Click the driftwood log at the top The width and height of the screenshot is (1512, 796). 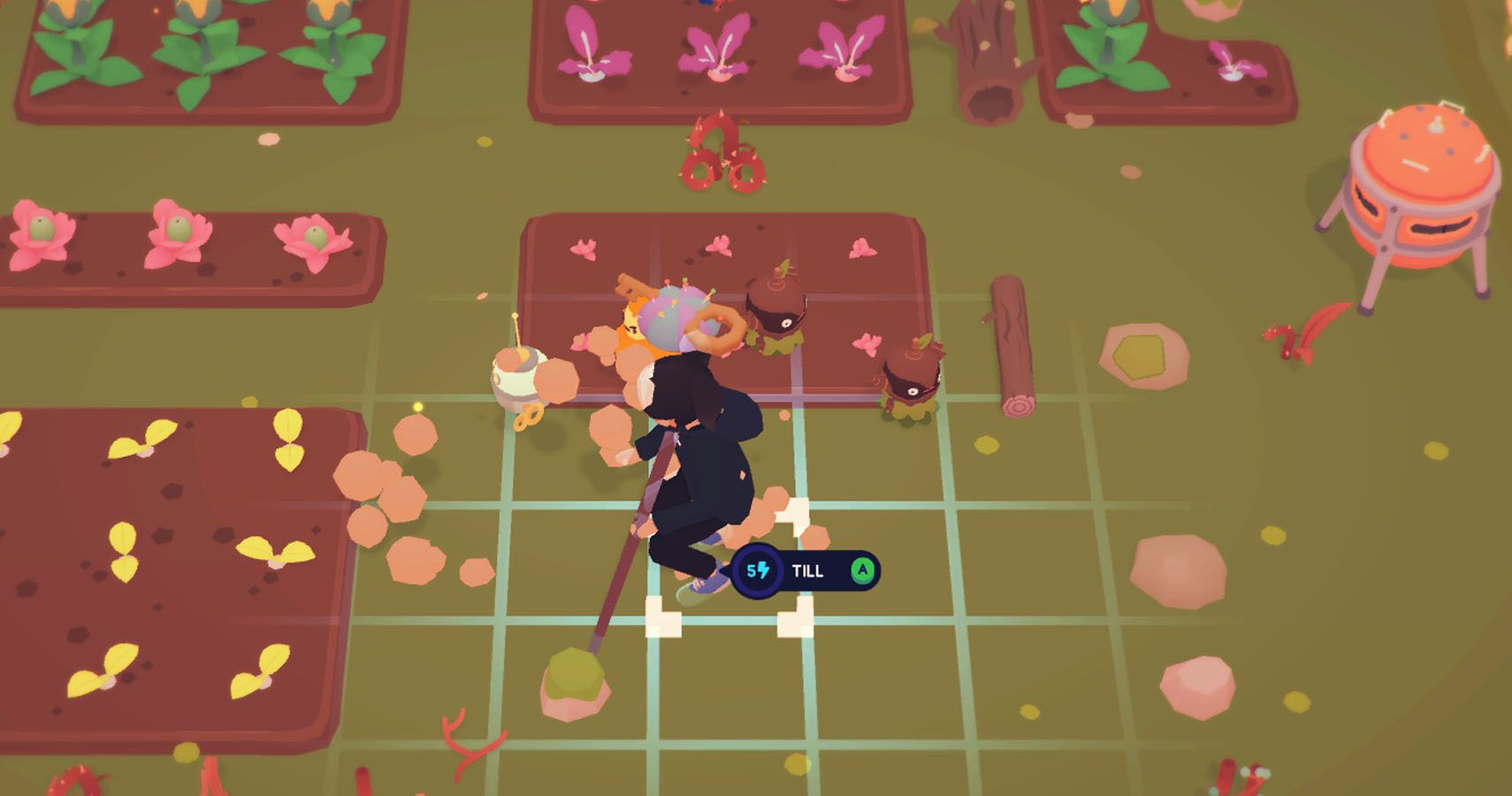coord(990,53)
